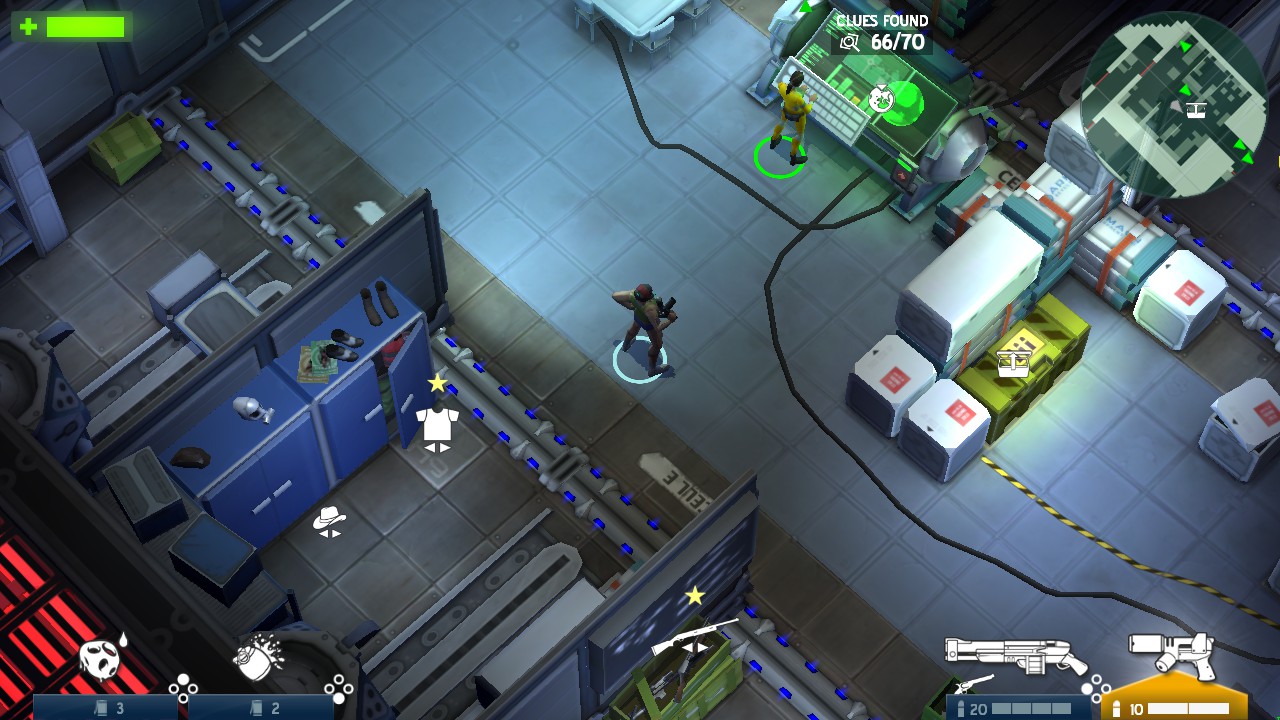This screenshot has width=1280, height=720.
Task: Click the white shirt outfit marker
Action: pos(437,425)
